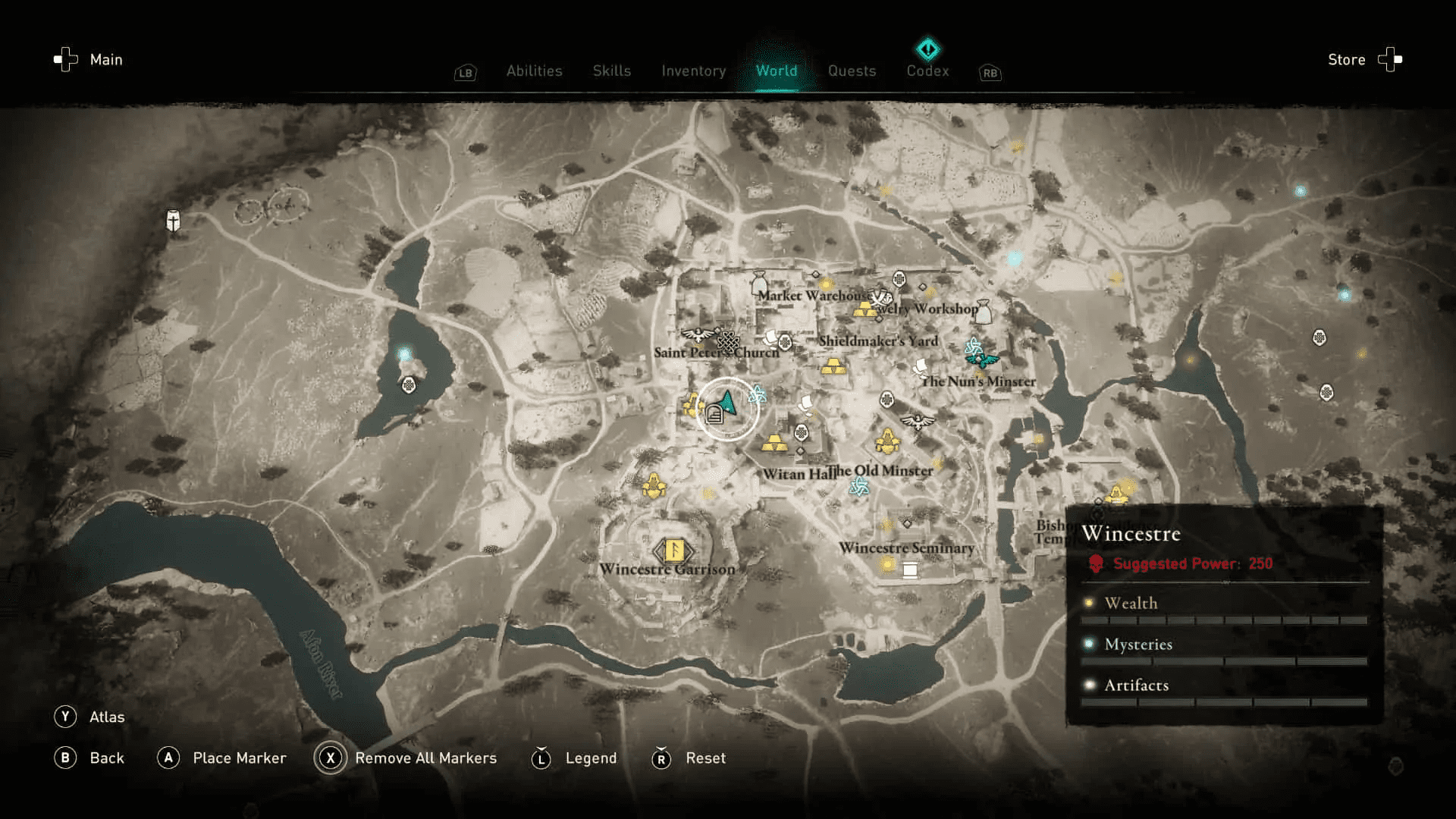Image resolution: width=1456 pixels, height=819 pixels.
Task: Open the Inventory tab
Action: [692, 71]
